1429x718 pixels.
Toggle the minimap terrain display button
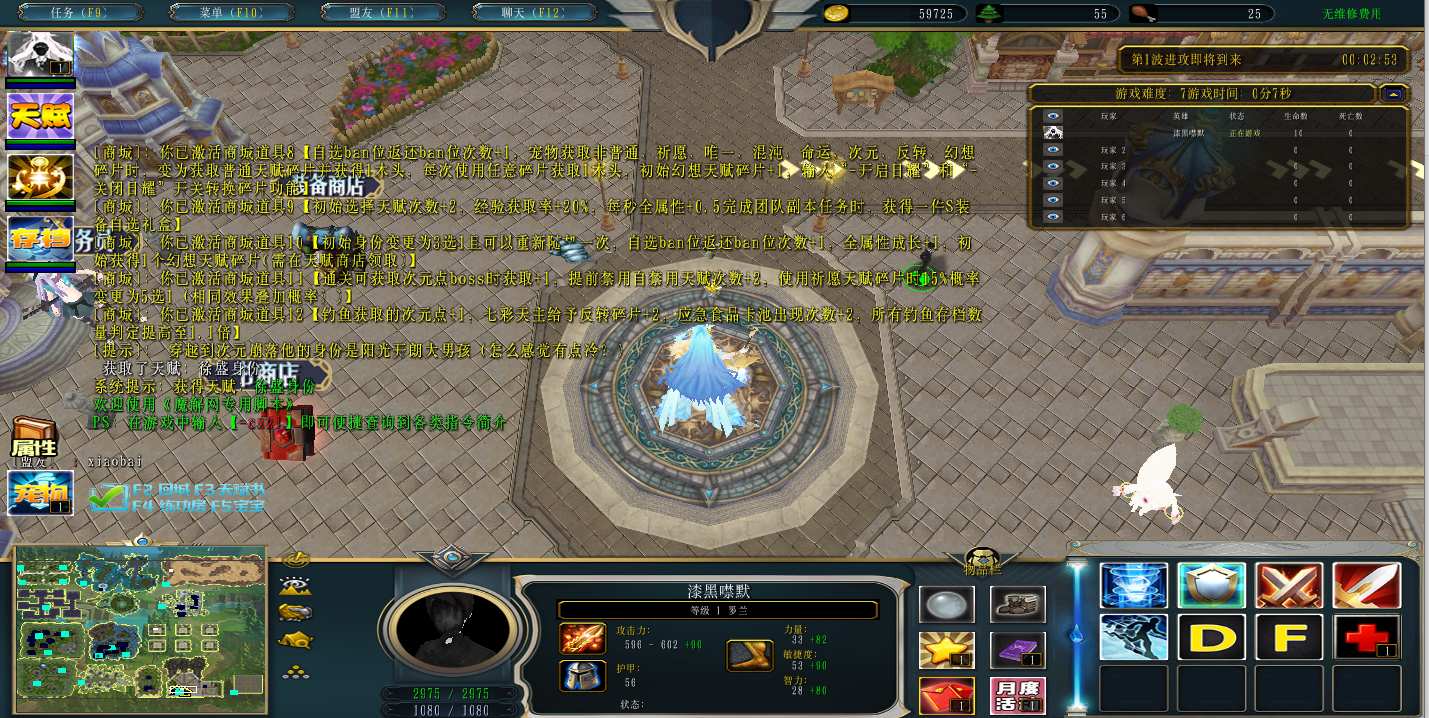tap(296, 586)
